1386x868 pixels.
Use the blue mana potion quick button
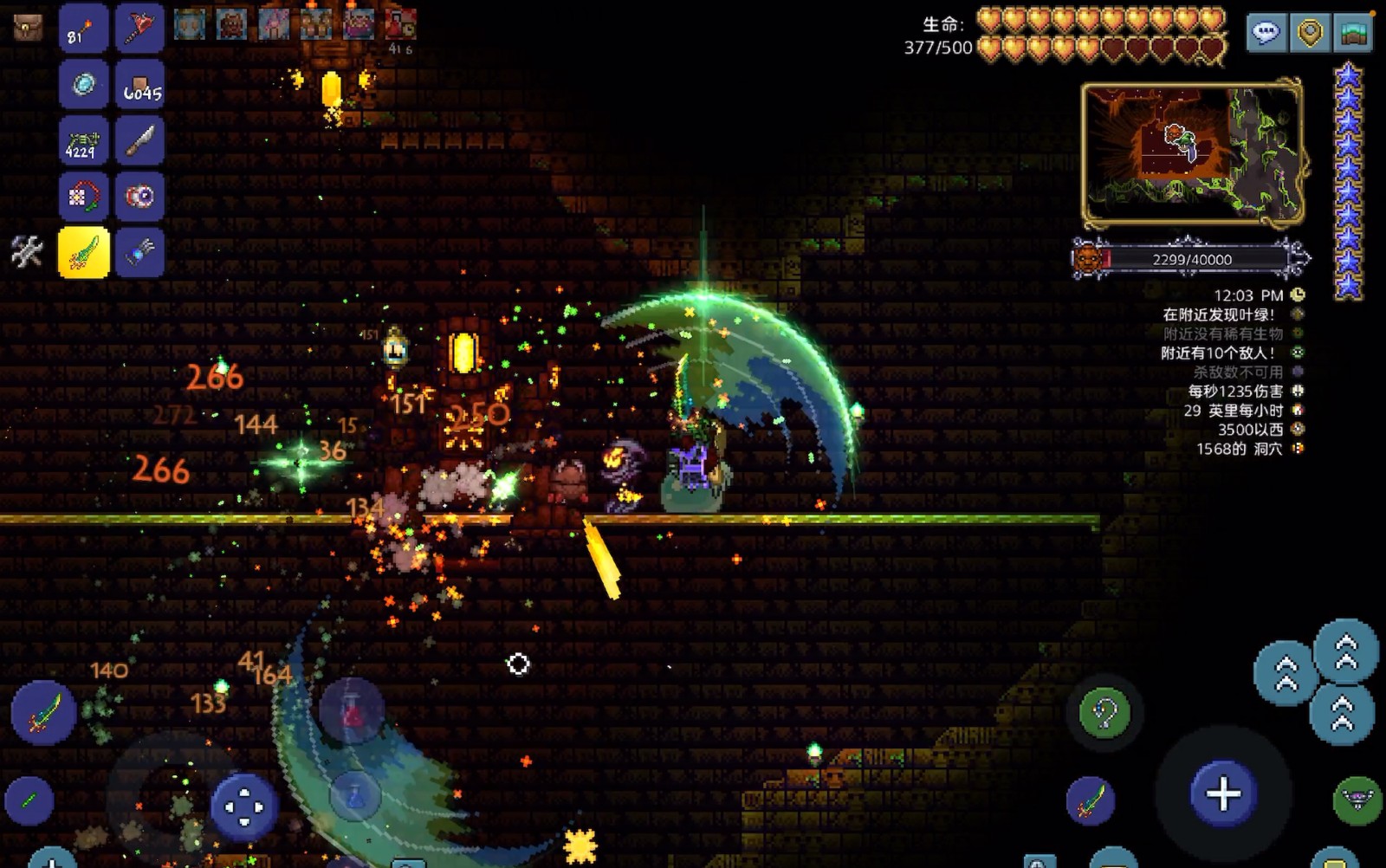tap(355, 795)
